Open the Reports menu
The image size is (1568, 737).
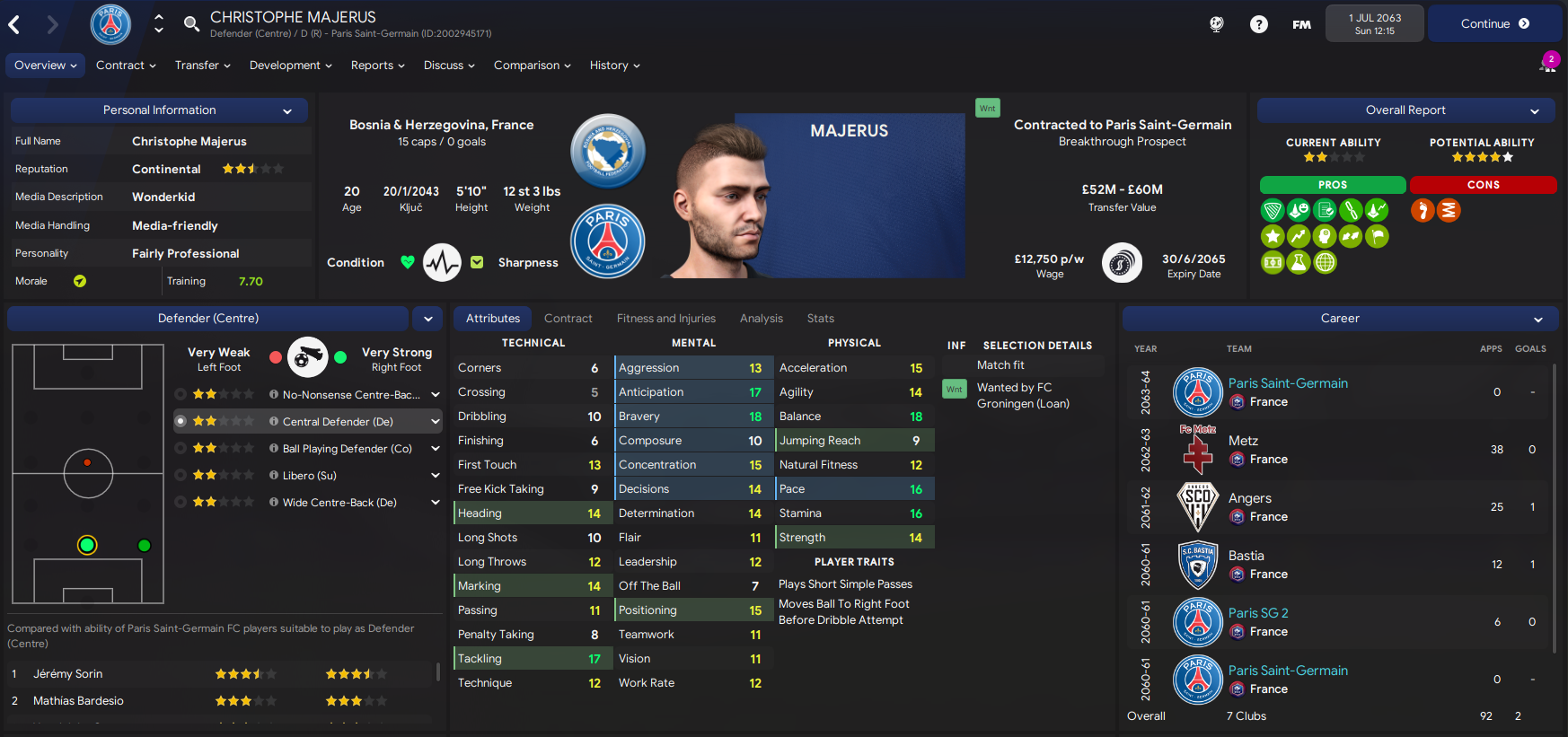coord(377,65)
